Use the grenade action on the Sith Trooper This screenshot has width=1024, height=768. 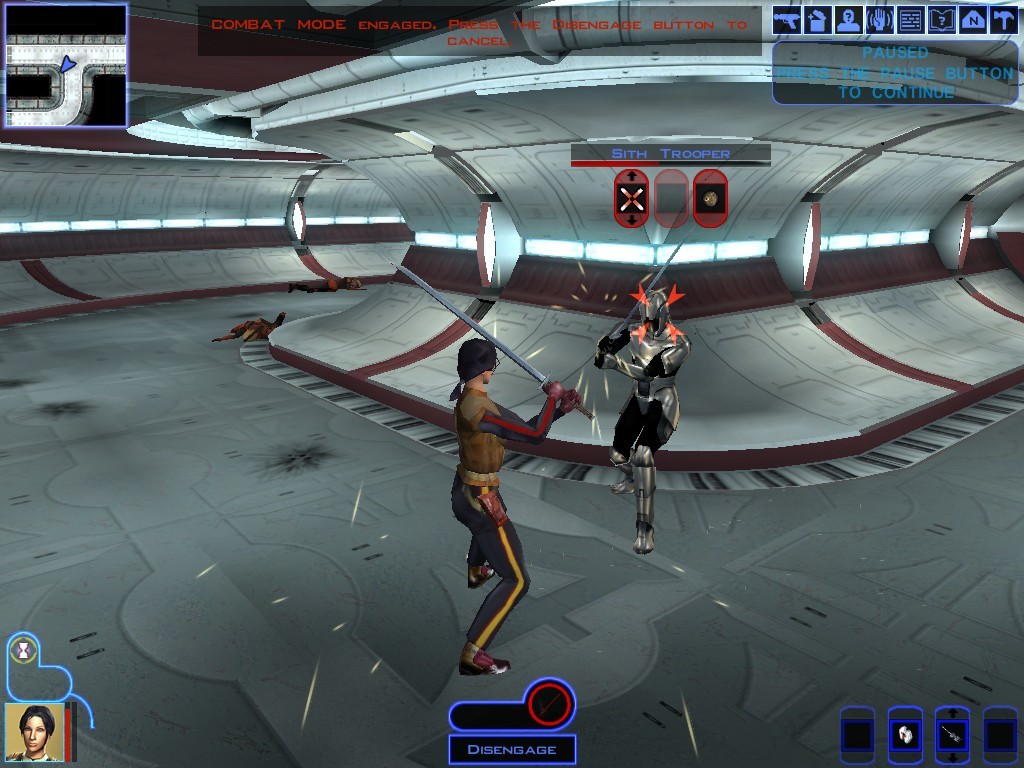click(x=710, y=198)
